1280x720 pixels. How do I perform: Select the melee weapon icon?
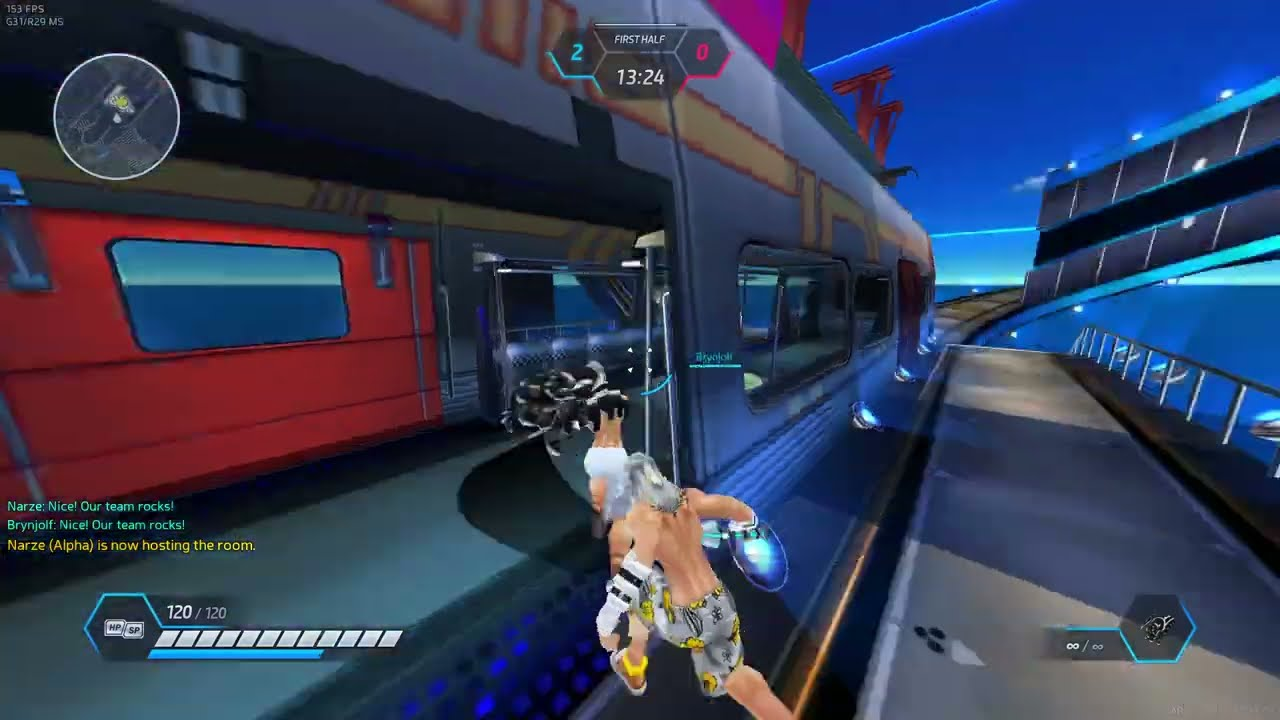point(1158,629)
